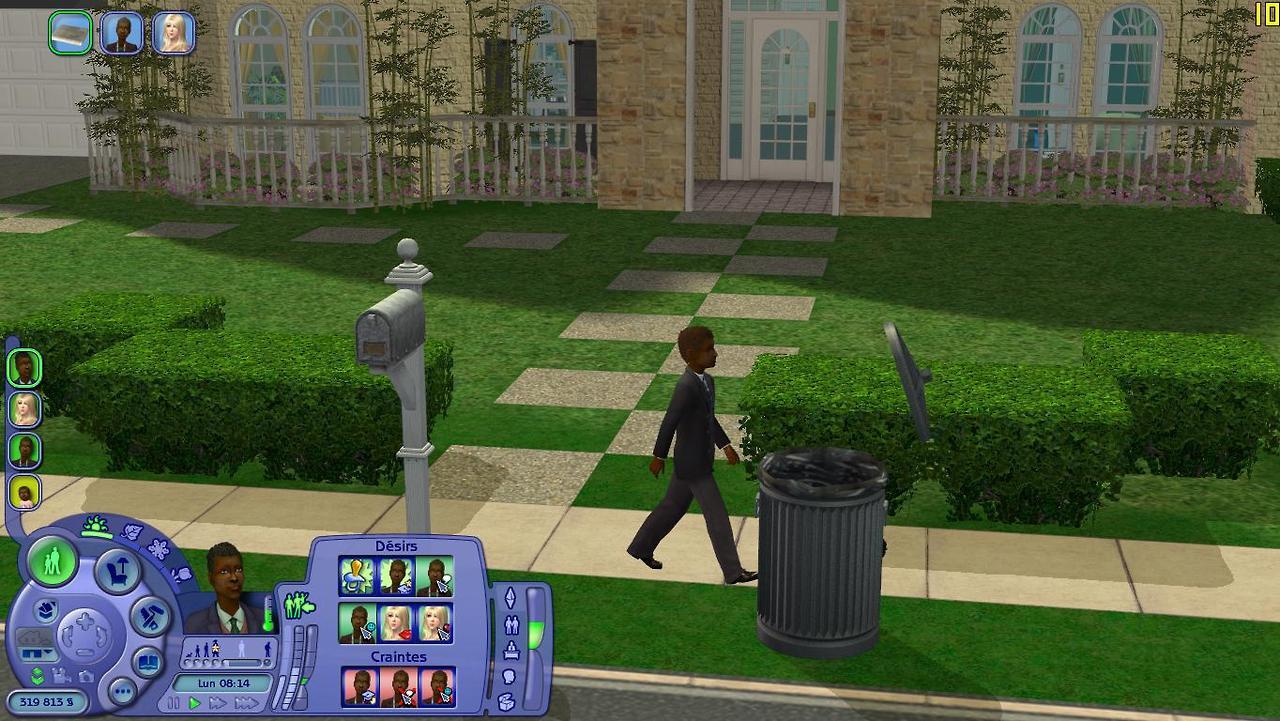The height and width of the screenshot is (721, 1280).
Task: Open the head-profile personality panel tab
Action: tap(509, 677)
